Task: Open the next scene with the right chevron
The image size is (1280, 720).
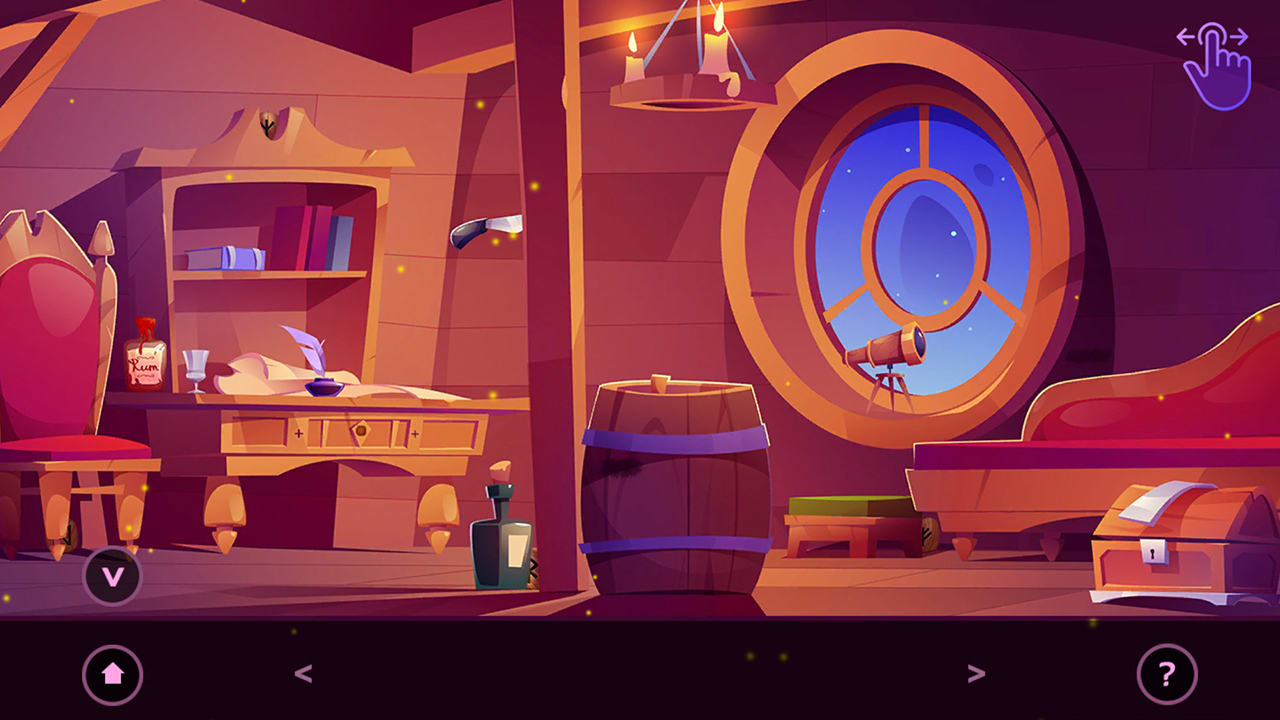Action: [978, 673]
